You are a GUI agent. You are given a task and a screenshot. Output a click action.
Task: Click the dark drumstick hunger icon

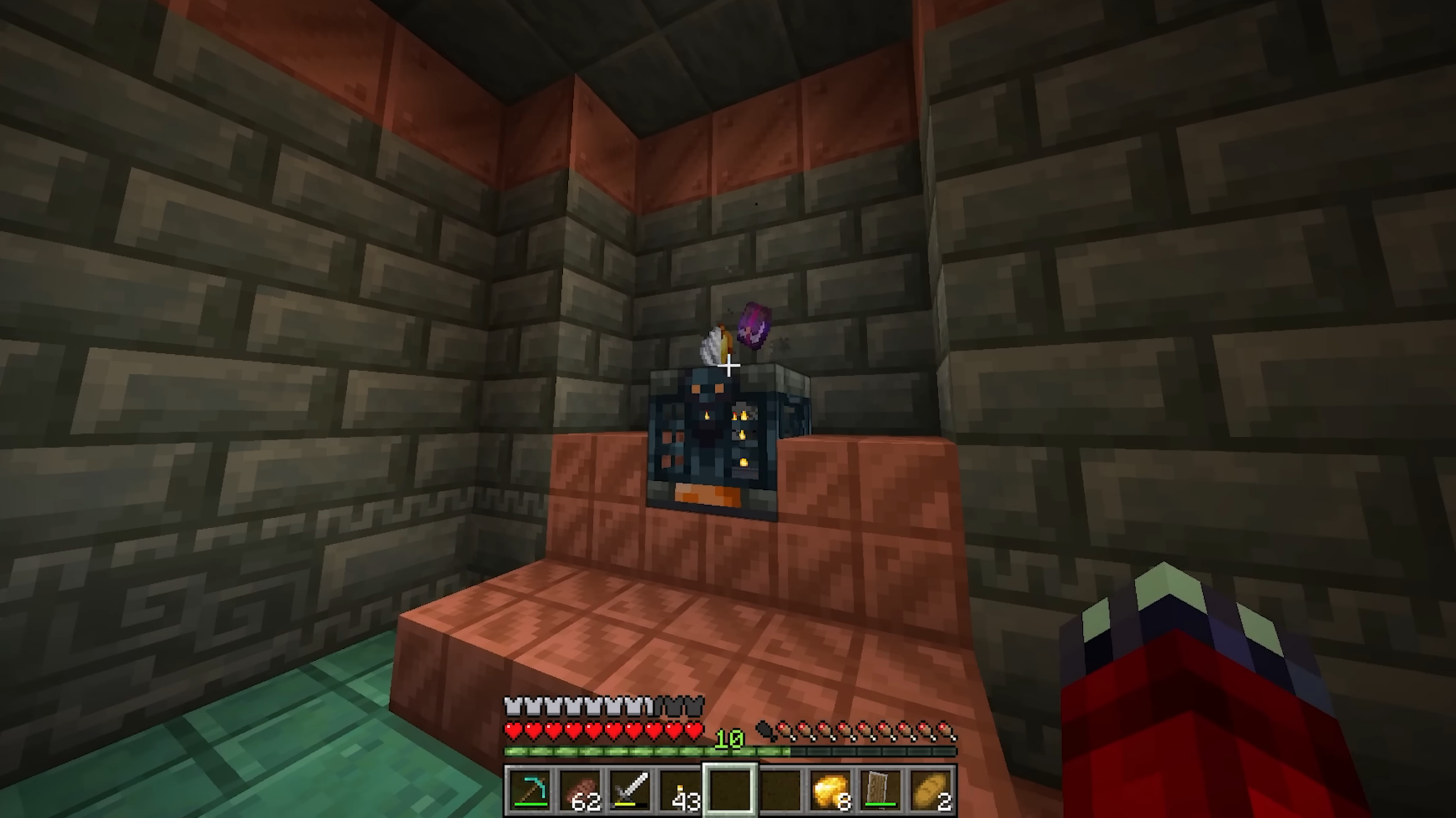(x=766, y=729)
